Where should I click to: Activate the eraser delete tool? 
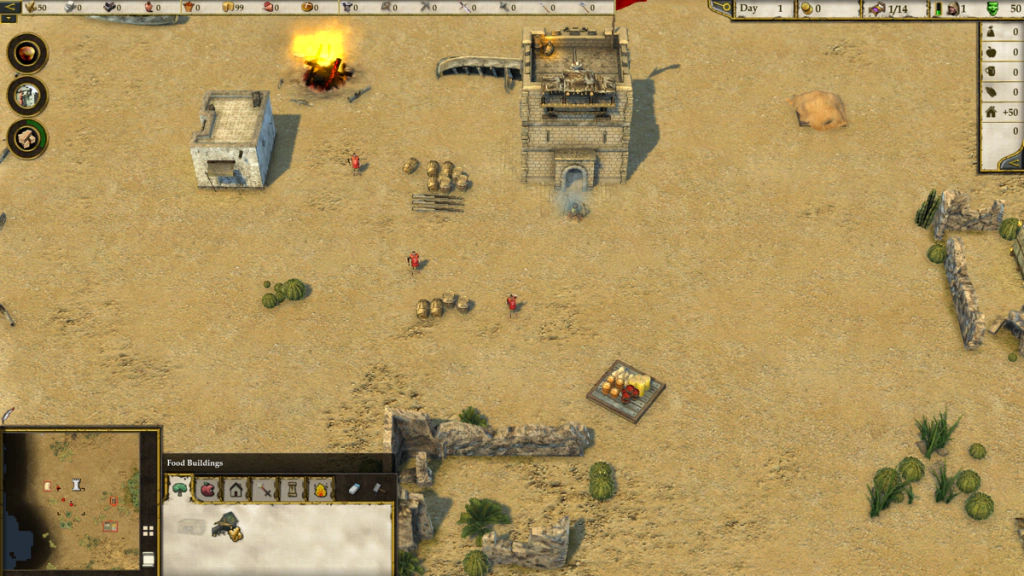coord(354,489)
